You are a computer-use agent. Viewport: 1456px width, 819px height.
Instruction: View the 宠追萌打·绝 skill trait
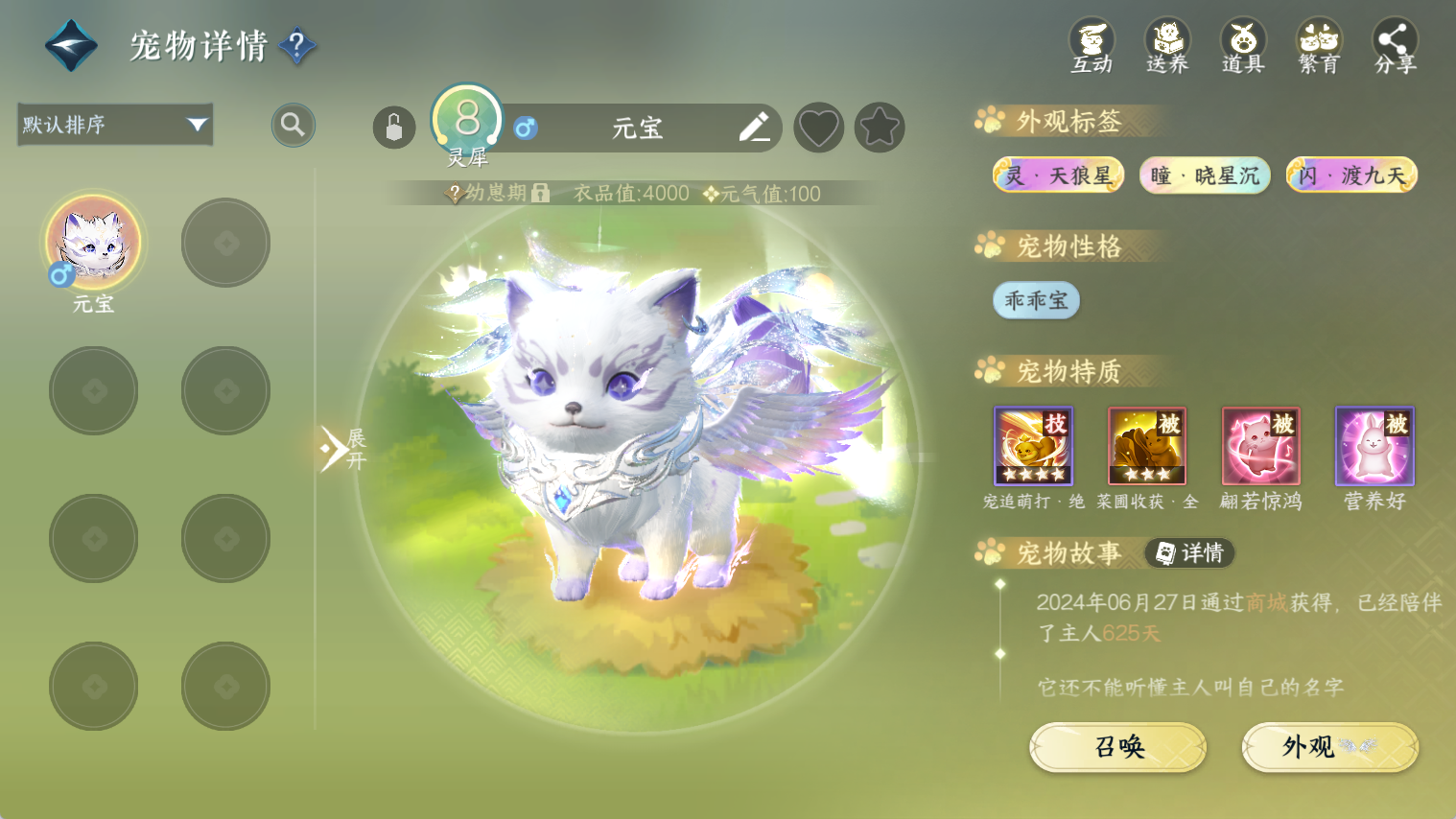pos(1033,447)
